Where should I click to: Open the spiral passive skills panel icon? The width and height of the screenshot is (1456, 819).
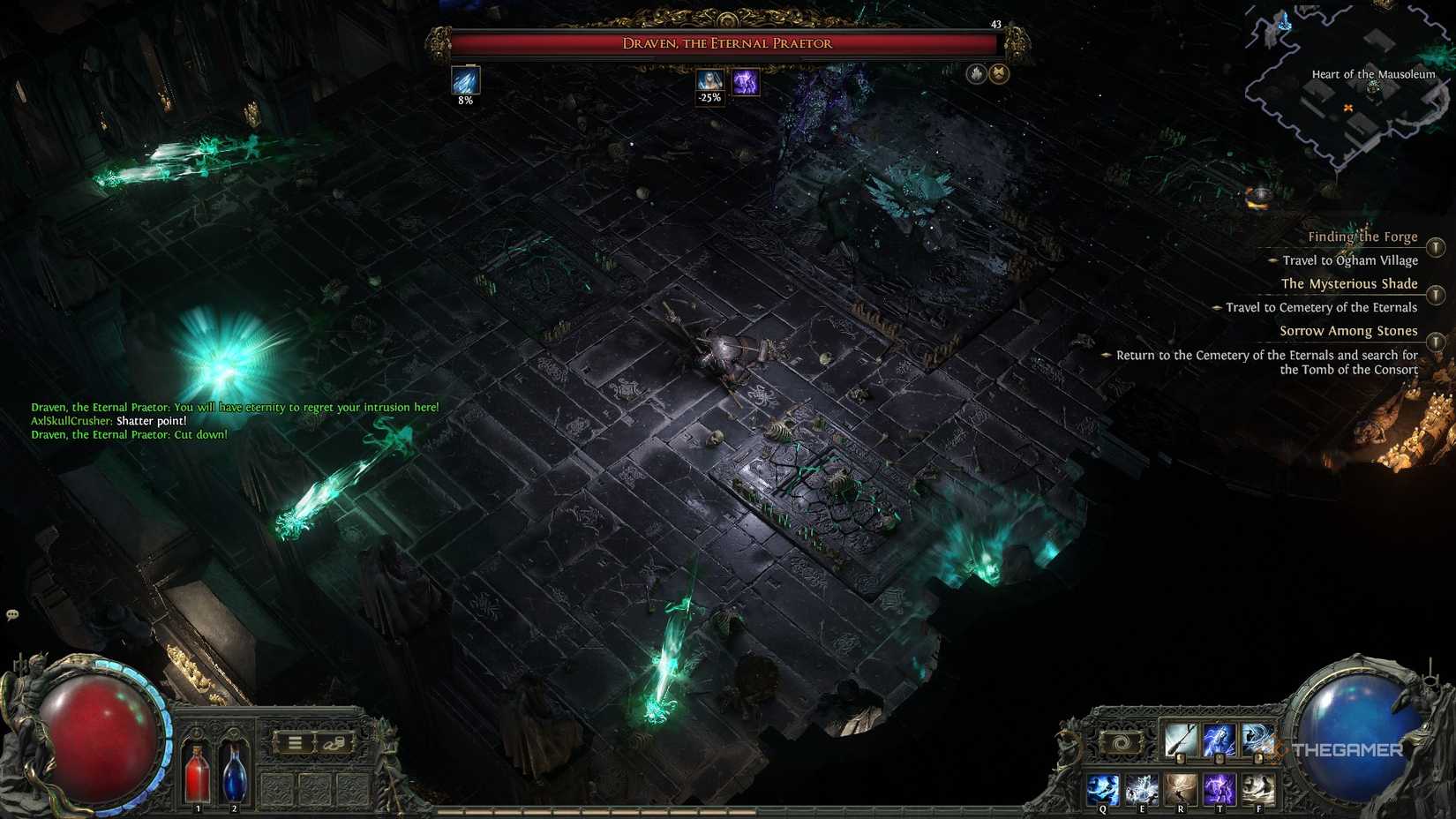(x=1121, y=743)
